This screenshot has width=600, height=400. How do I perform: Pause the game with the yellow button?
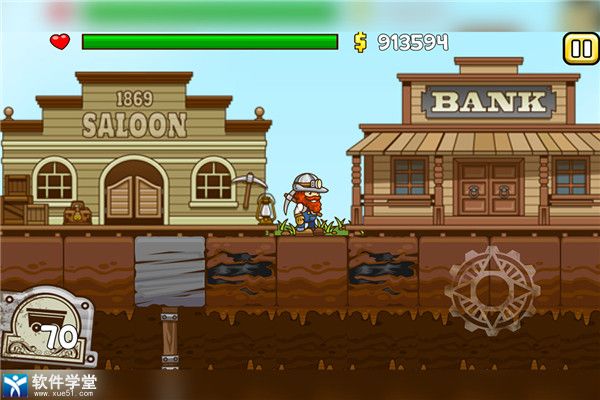click(580, 47)
